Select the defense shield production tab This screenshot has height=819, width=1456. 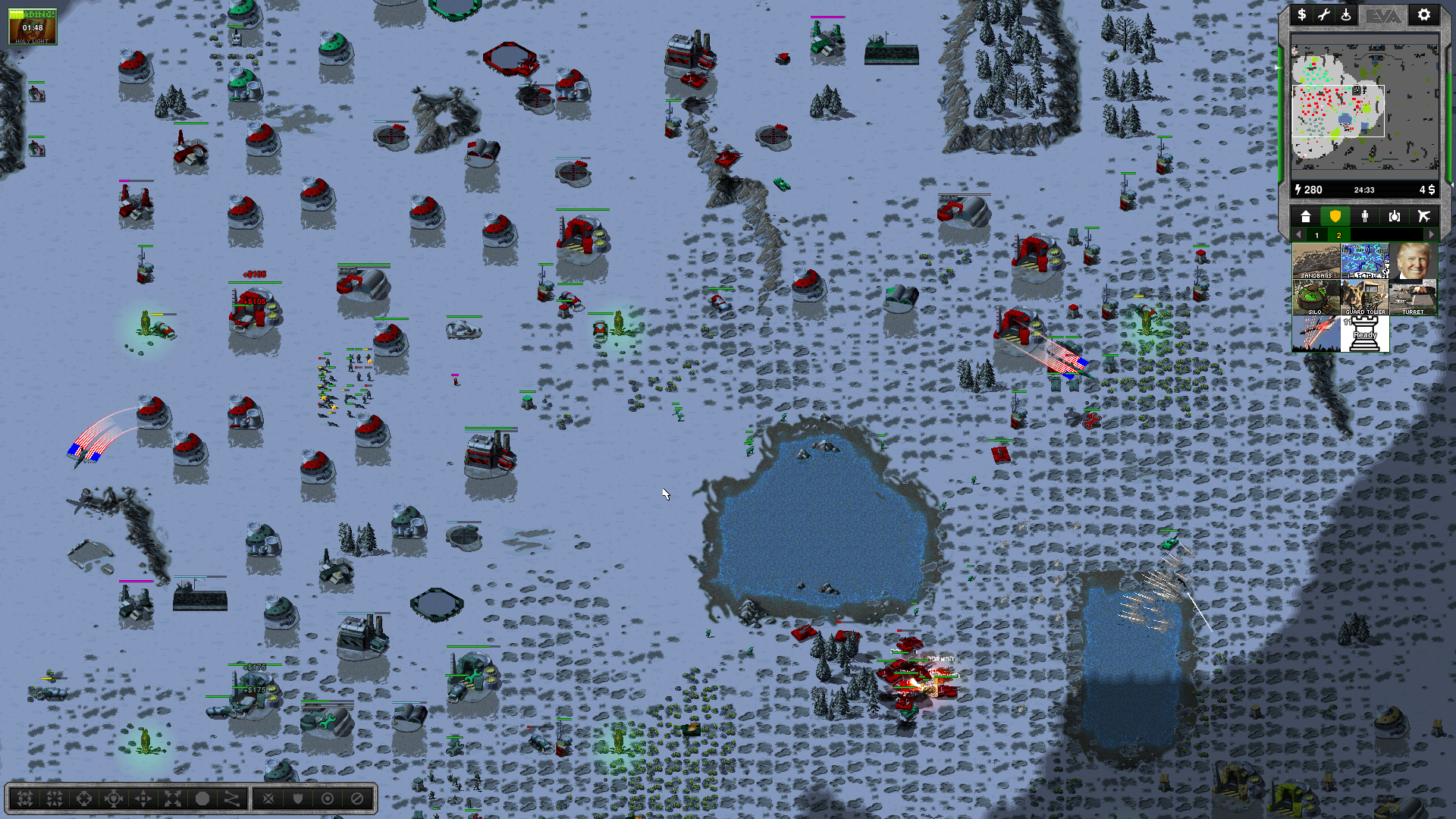[1335, 217]
